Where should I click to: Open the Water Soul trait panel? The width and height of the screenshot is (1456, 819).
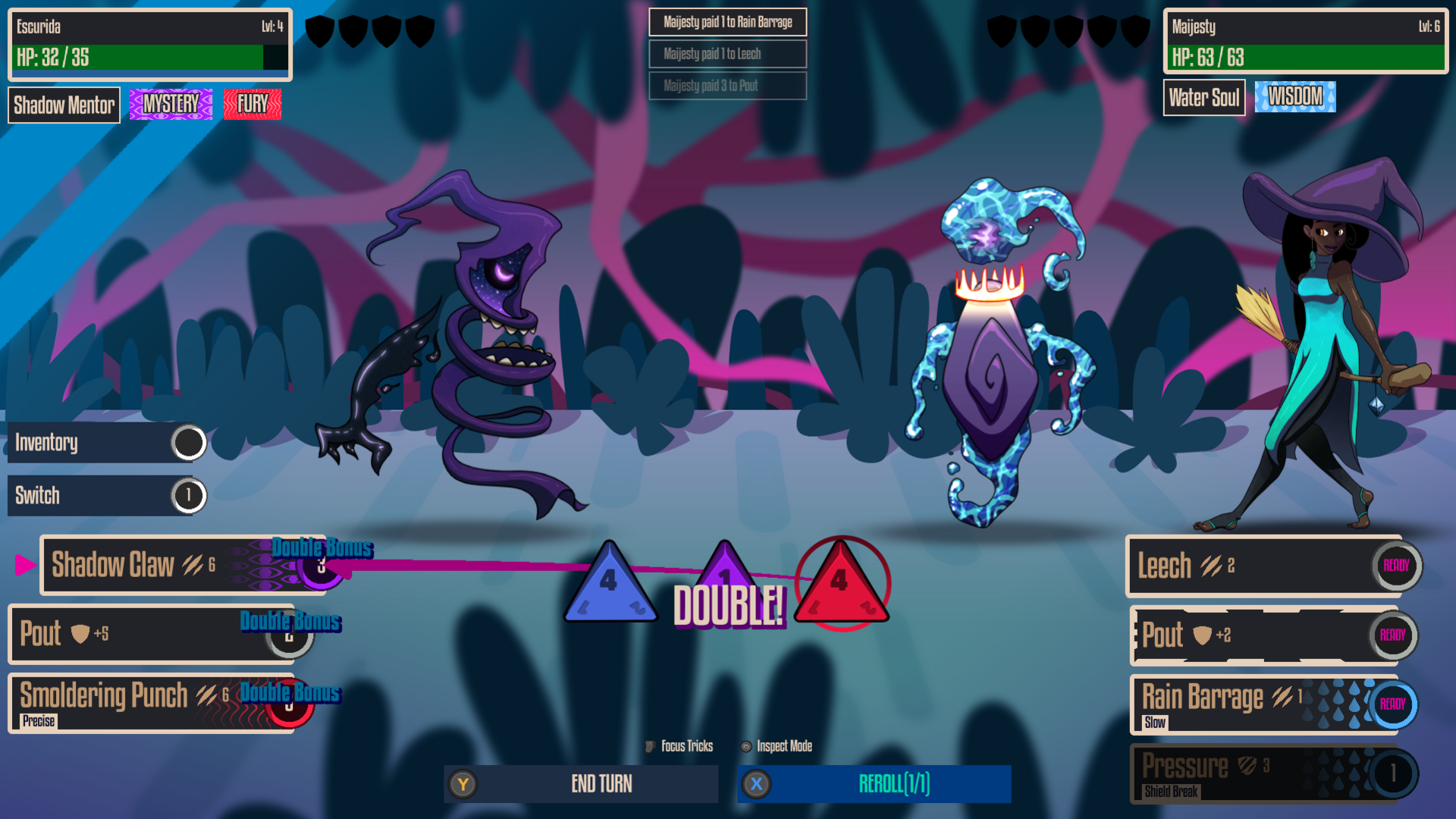1204,97
